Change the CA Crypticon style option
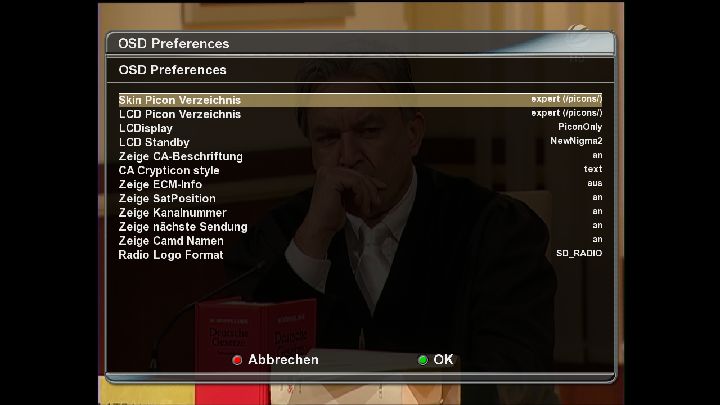This screenshot has height=405, width=720. [x=360, y=170]
